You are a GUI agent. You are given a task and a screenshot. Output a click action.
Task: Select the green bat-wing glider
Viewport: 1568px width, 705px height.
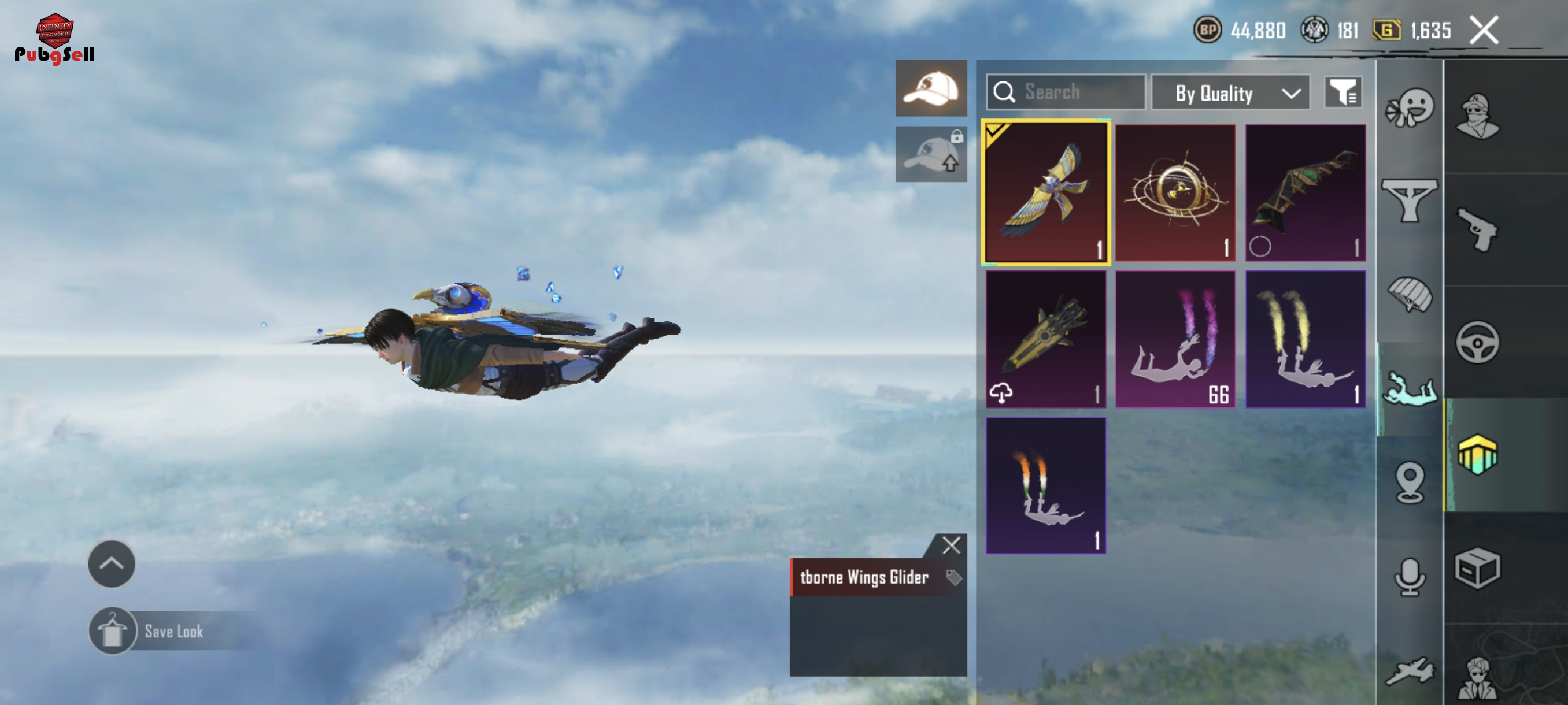(1305, 192)
